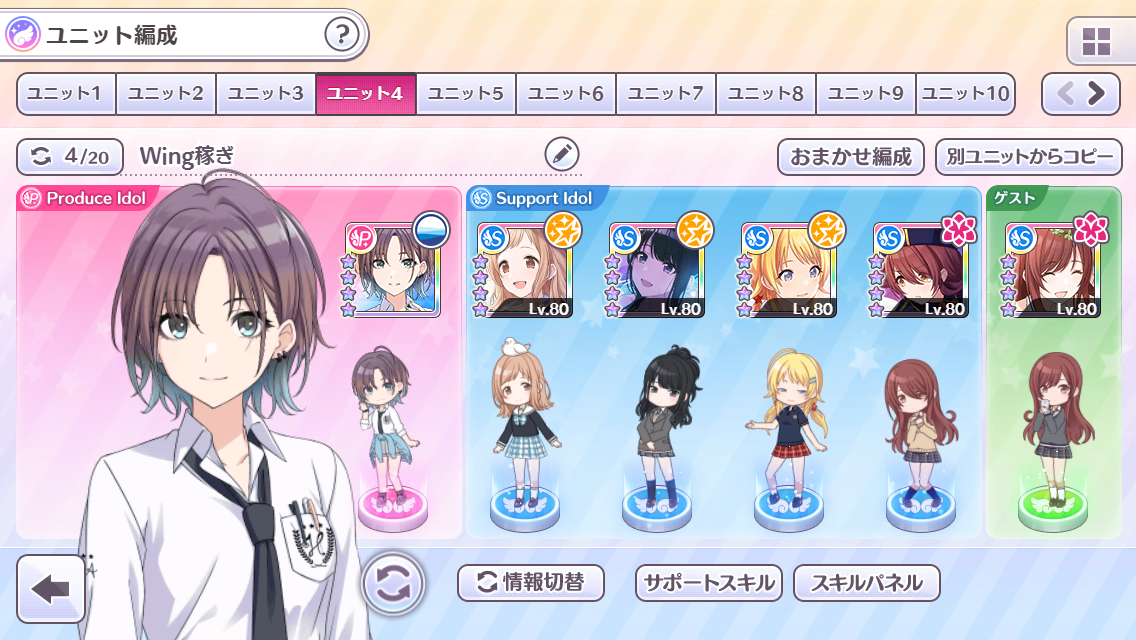This screenshot has width=1136, height=640.
Task: Select the ユニット5 tab
Action: click(466, 94)
